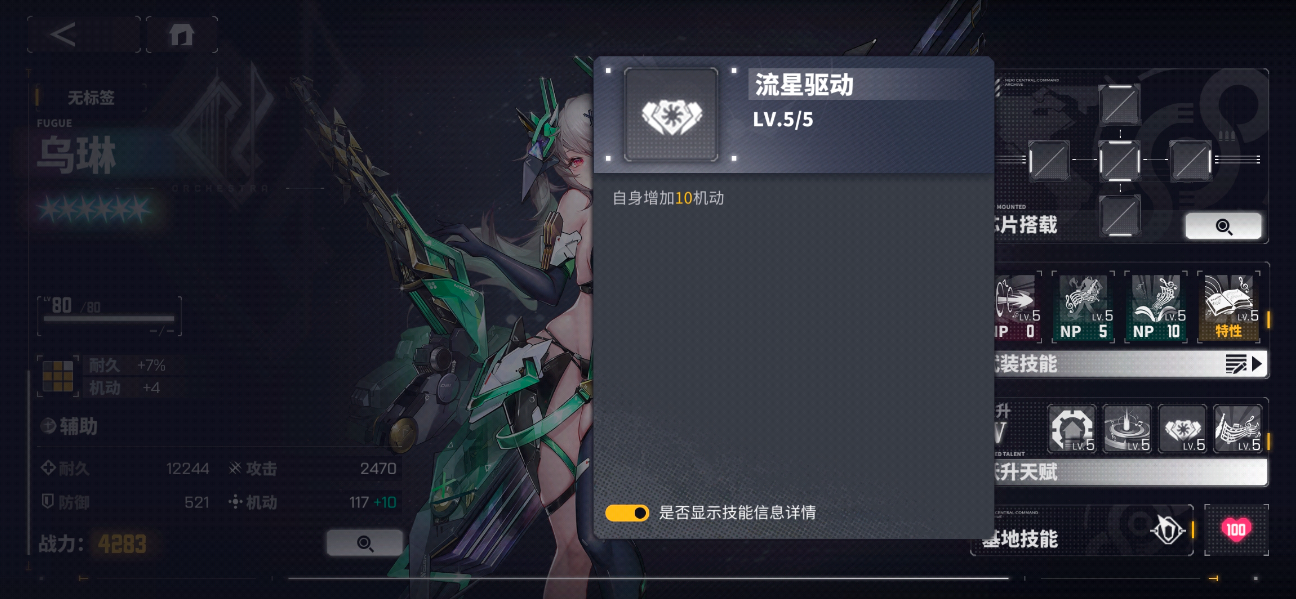Screen dimensions: 1296x599
Task: Select the 特性 trait skill icon
Action: click(x=1229, y=308)
